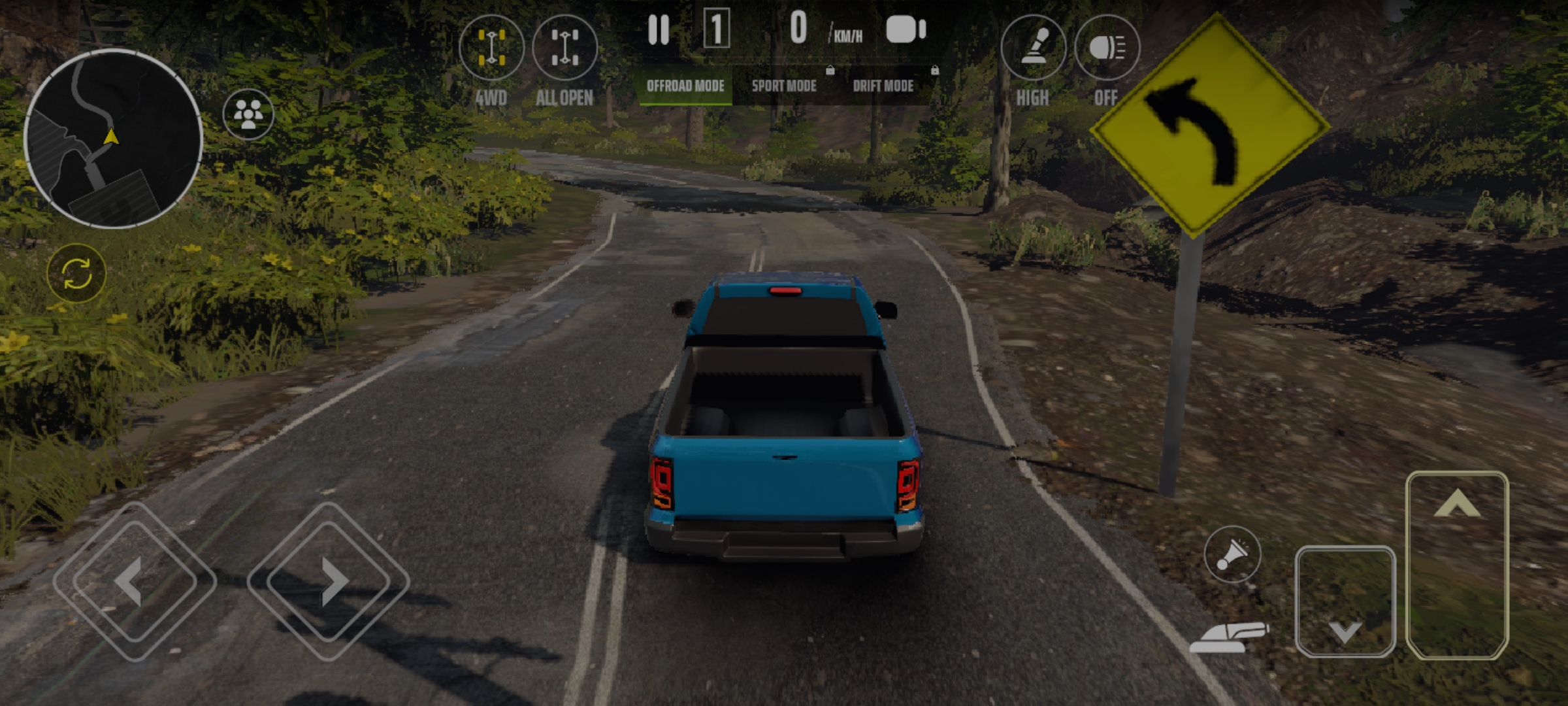The width and height of the screenshot is (1568, 706).
Task: Activate the winch icon
Action: [x=1228, y=637]
